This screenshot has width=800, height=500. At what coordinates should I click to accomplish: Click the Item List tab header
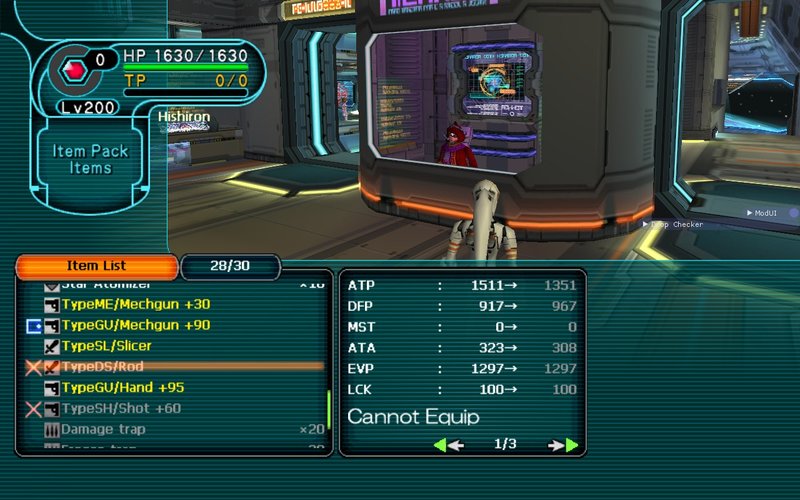(x=96, y=267)
